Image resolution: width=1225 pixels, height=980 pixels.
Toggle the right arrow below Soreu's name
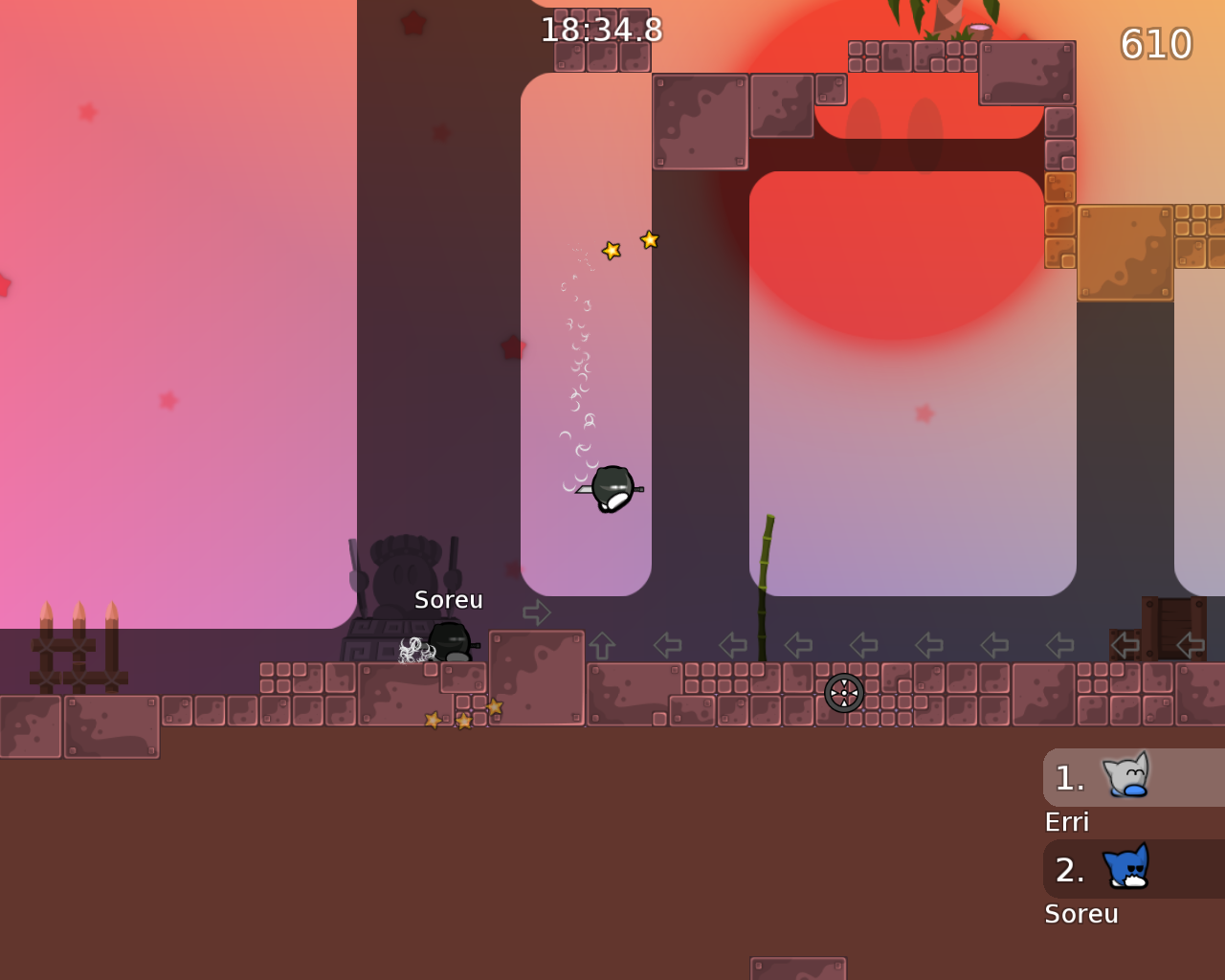(x=538, y=611)
